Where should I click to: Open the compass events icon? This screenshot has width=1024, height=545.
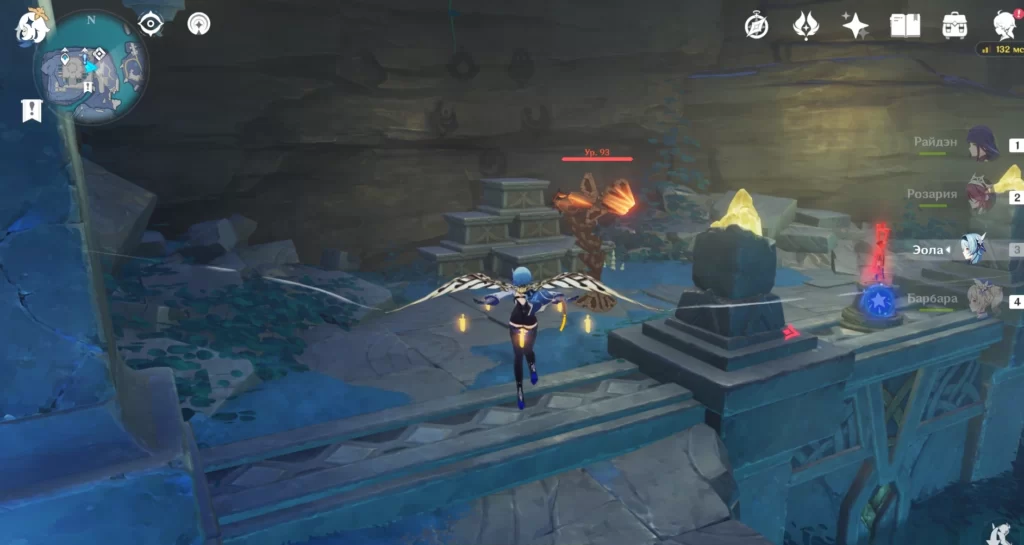coord(757,26)
